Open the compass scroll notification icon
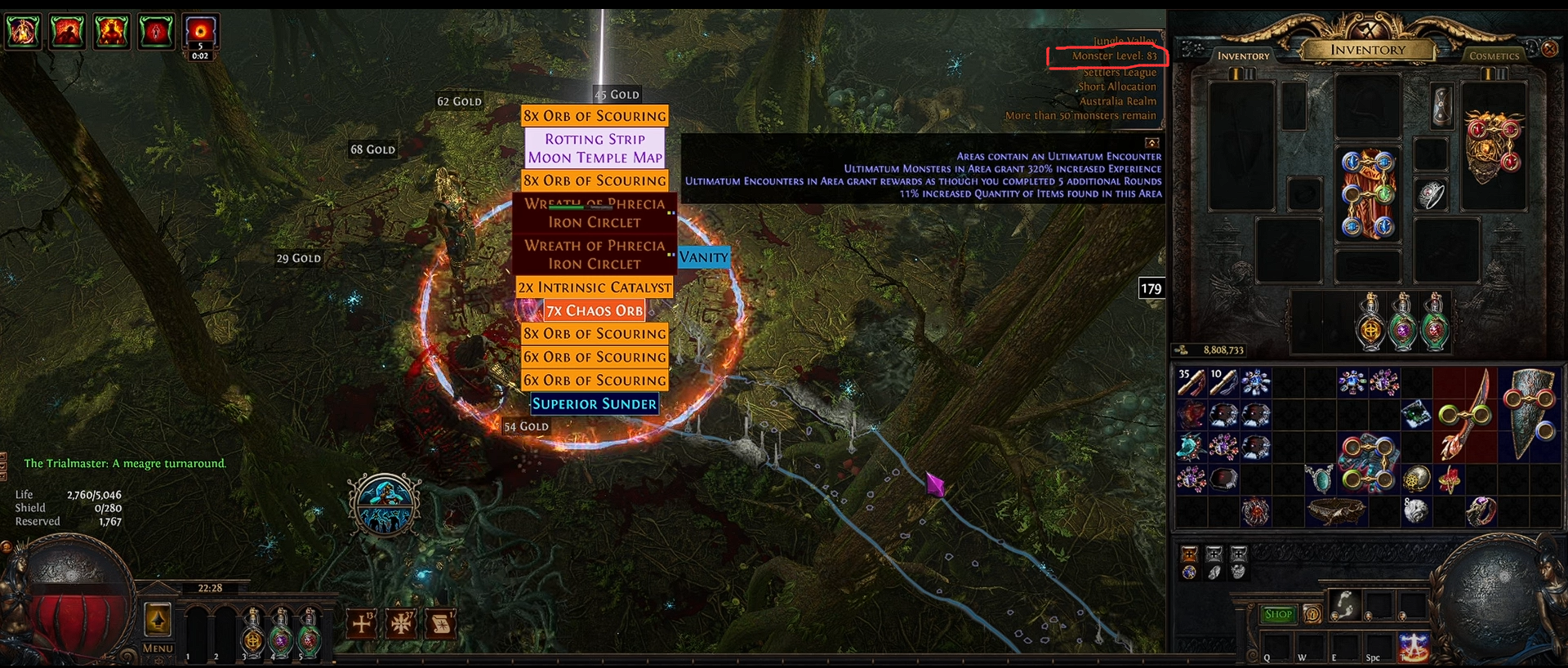 pyautogui.click(x=440, y=624)
